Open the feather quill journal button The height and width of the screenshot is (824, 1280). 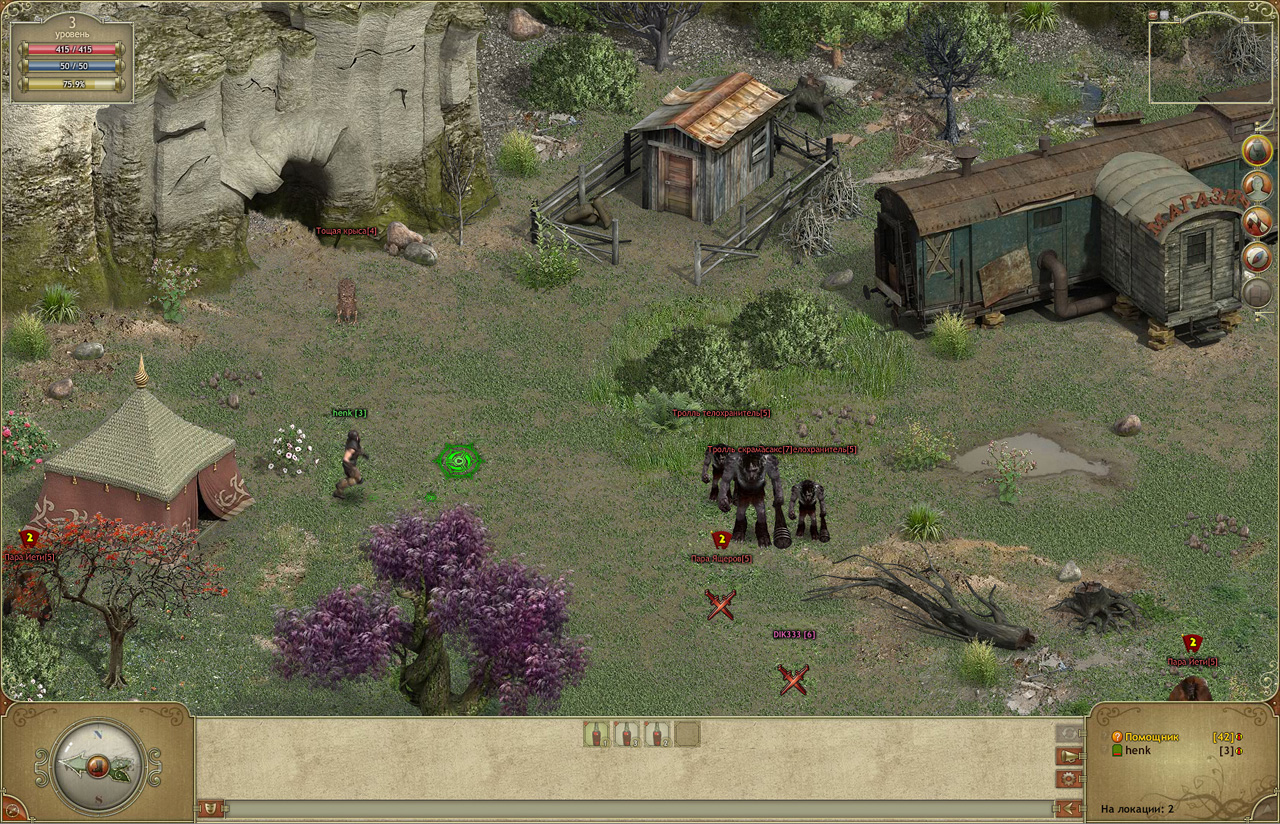coord(1257,257)
